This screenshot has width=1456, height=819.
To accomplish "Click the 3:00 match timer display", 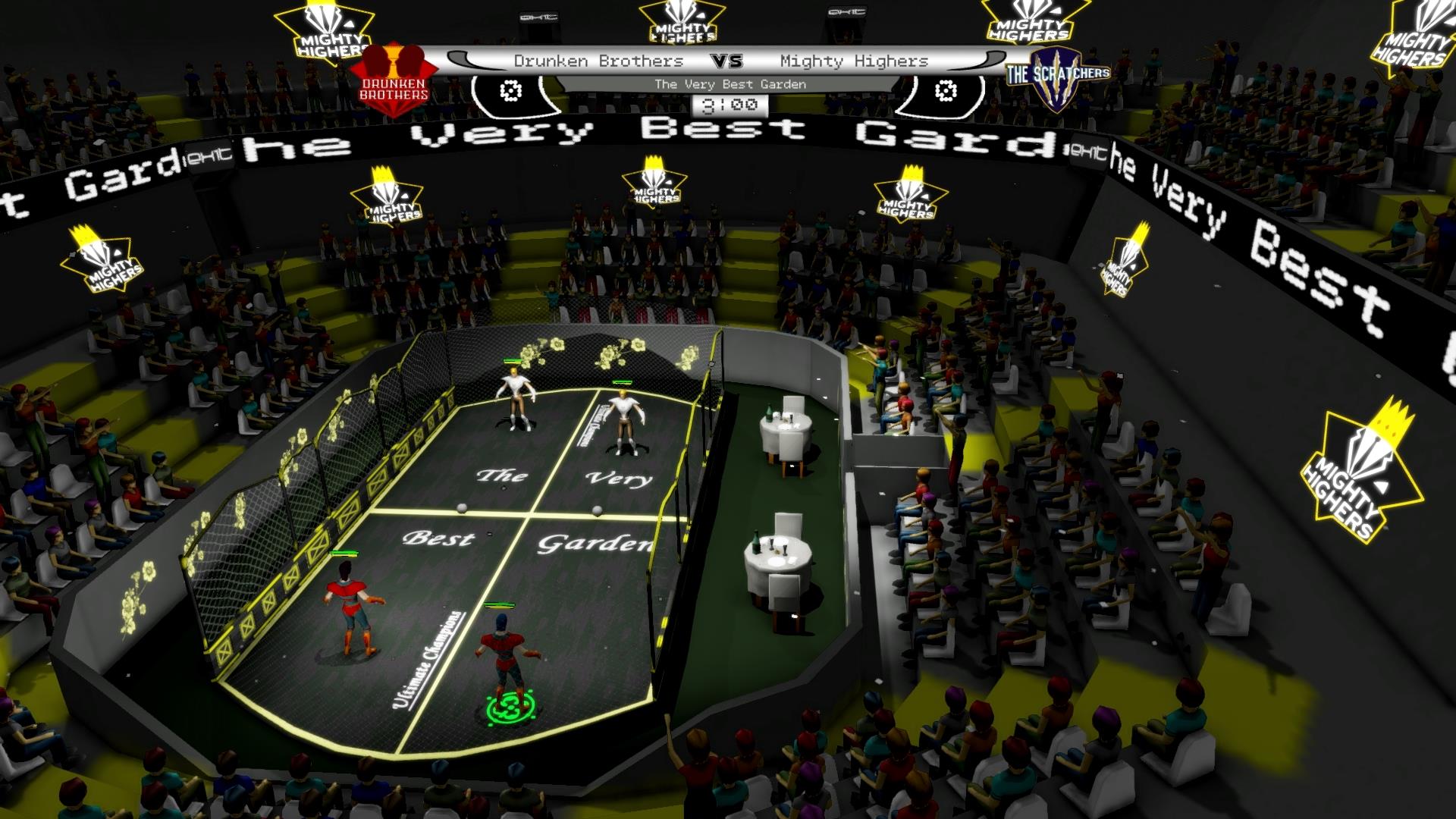I will click(x=730, y=106).
